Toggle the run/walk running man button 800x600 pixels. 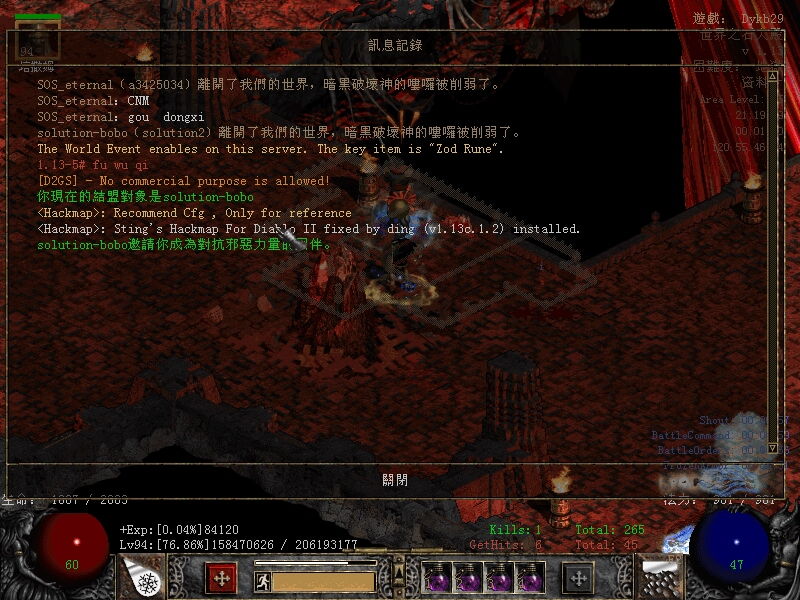(263, 580)
